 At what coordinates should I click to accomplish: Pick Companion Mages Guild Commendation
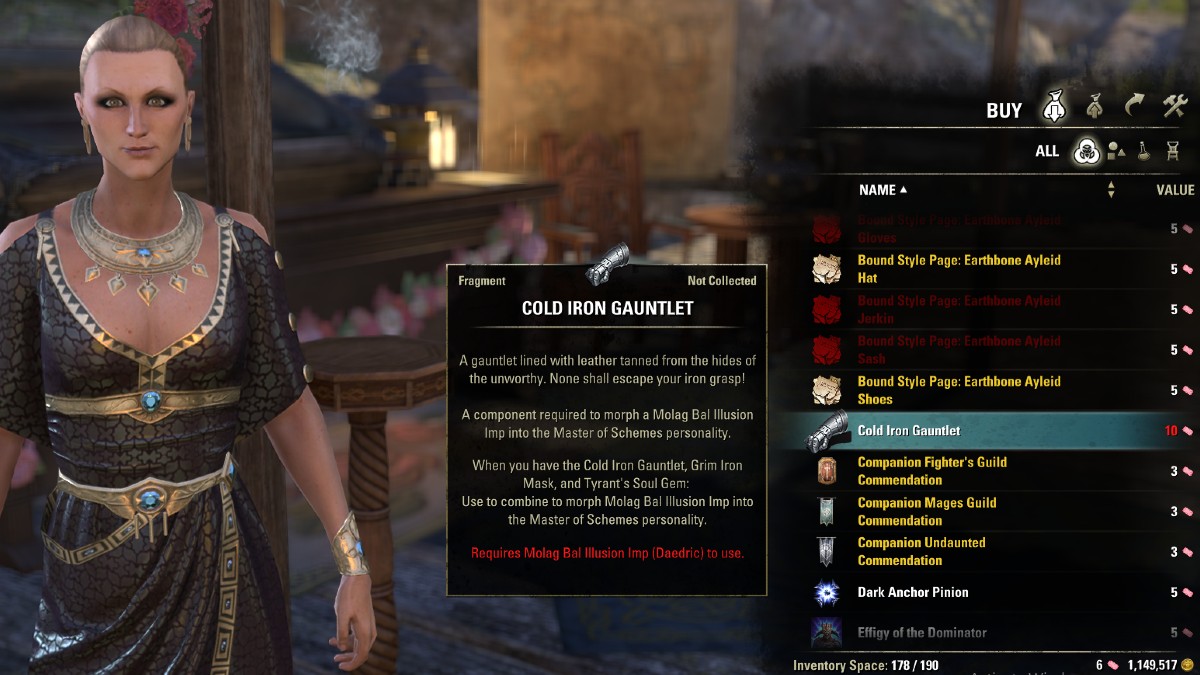(926, 512)
